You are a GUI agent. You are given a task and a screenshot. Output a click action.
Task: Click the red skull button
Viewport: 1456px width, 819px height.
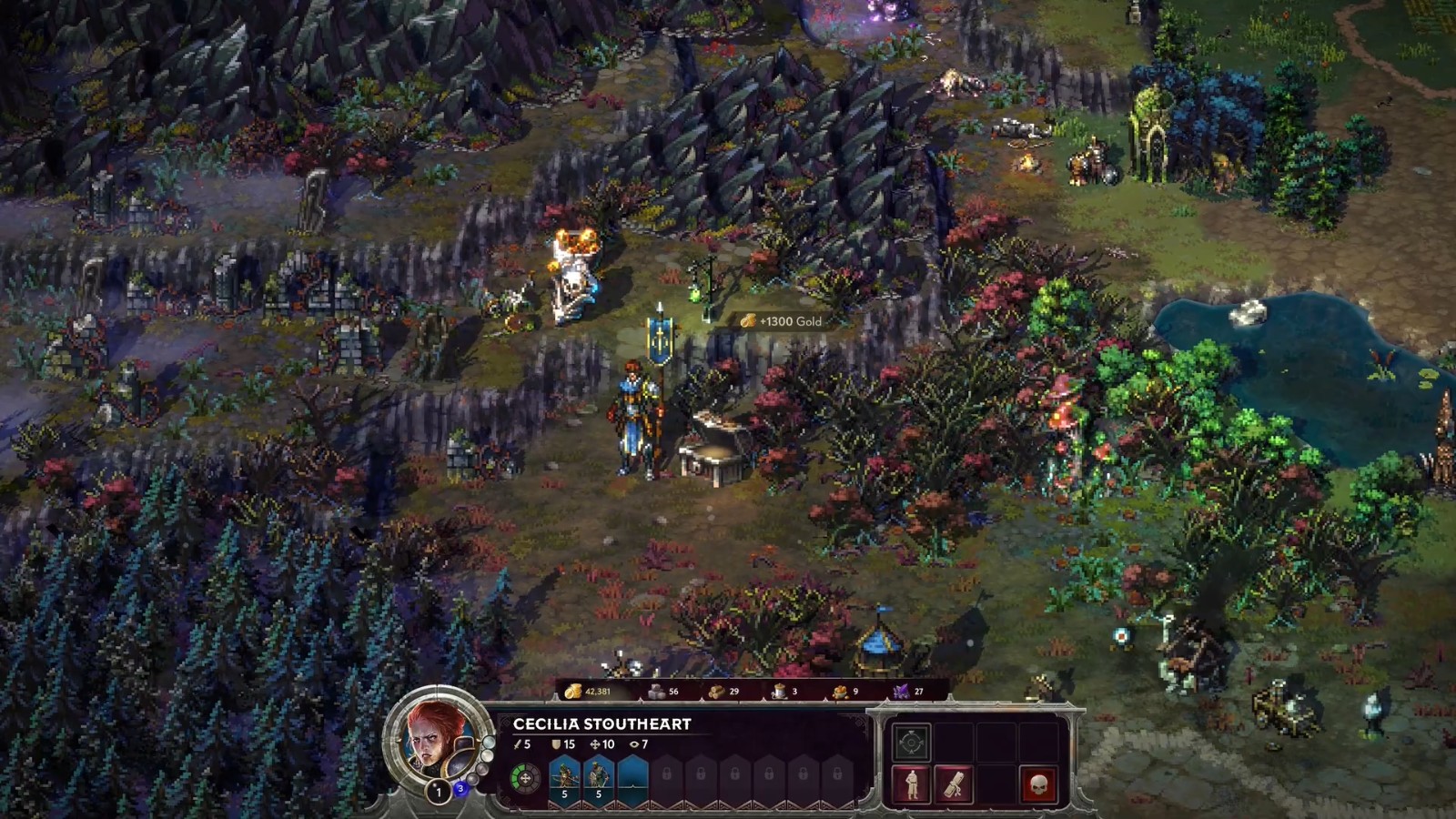[x=1038, y=784]
